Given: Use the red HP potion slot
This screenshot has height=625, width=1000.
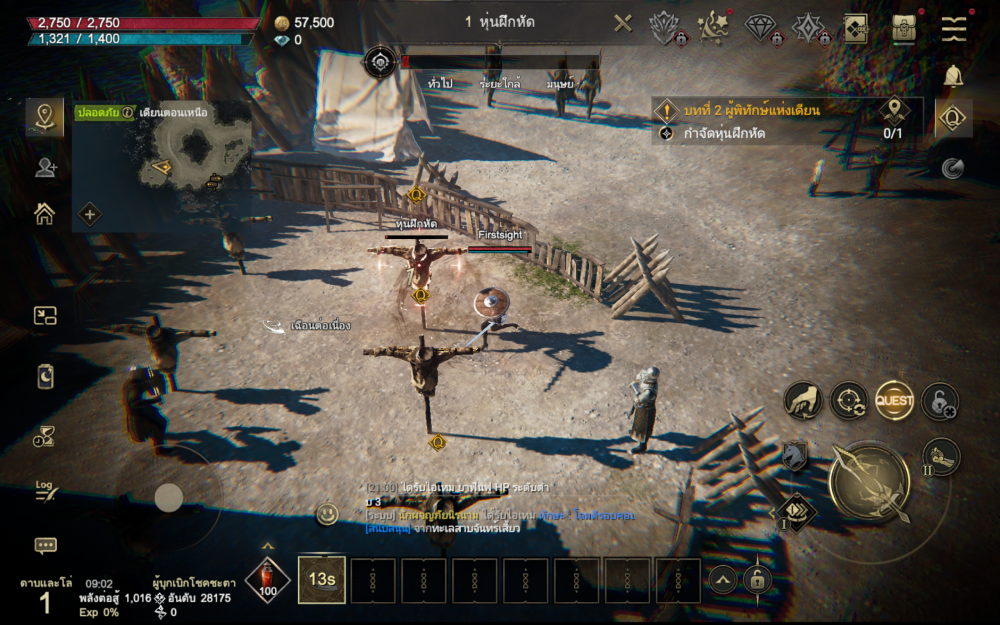Looking at the screenshot, I should (268, 579).
